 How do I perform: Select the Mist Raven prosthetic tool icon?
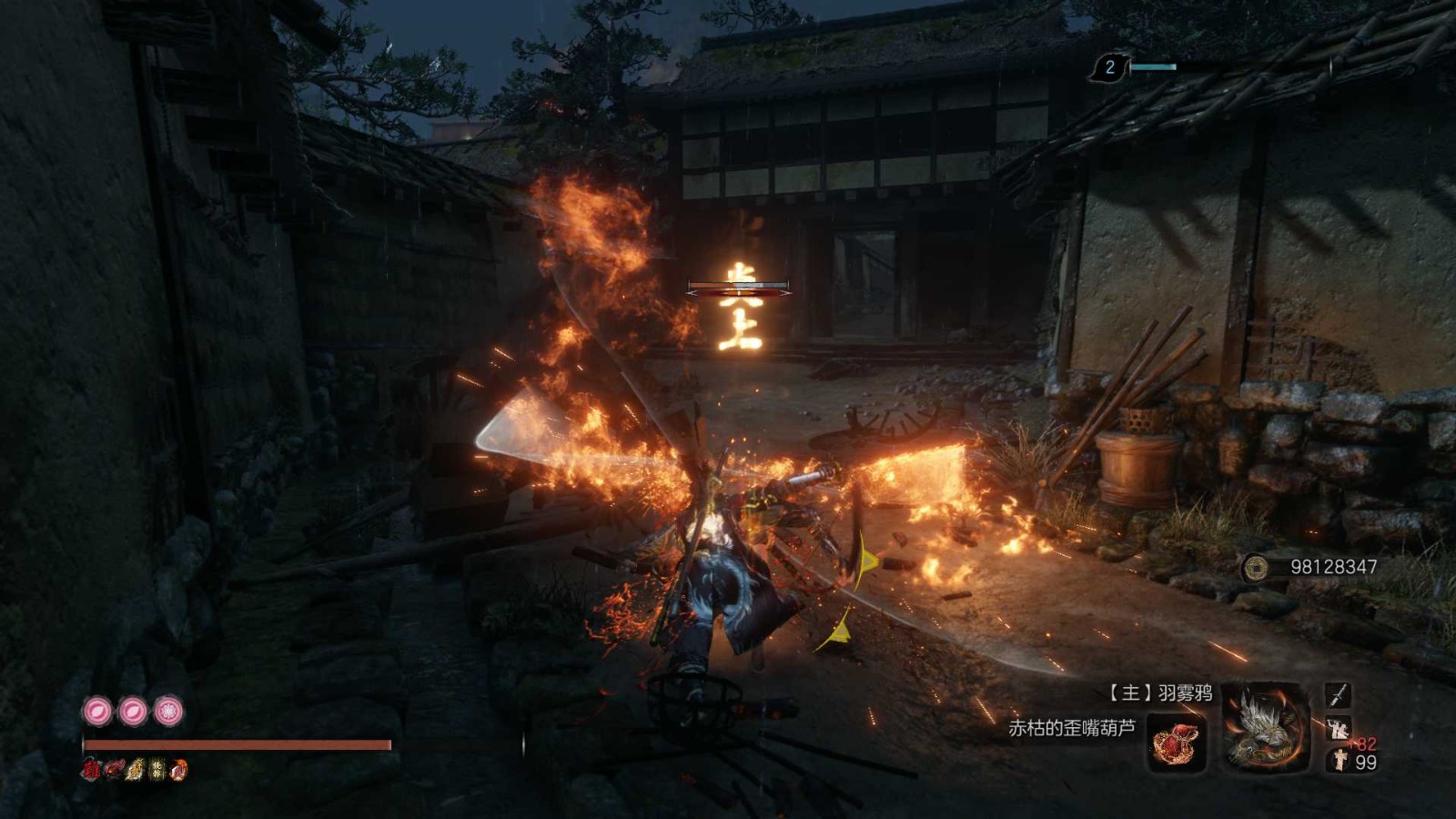[x=1265, y=727]
